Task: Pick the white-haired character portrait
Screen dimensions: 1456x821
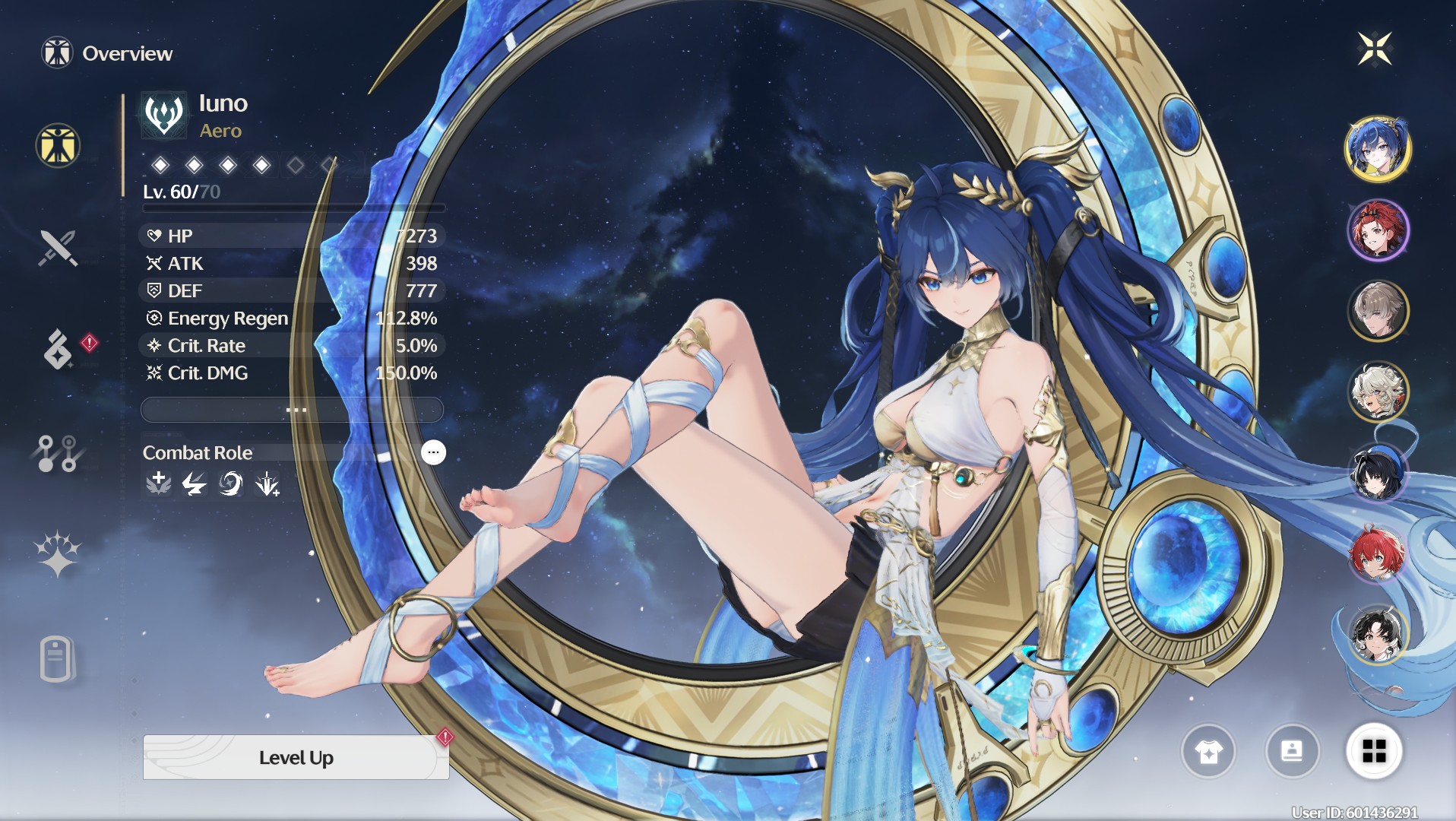Action: [1377, 392]
